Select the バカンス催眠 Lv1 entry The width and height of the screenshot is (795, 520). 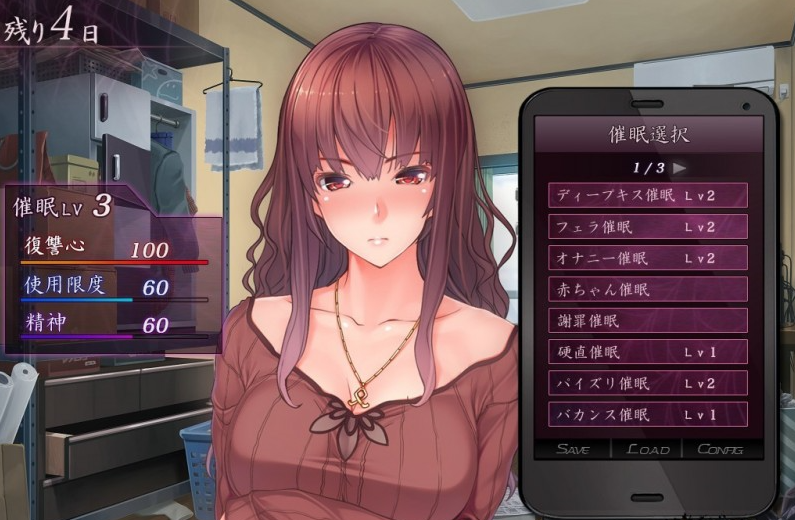pyautogui.click(x=647, y=414)
